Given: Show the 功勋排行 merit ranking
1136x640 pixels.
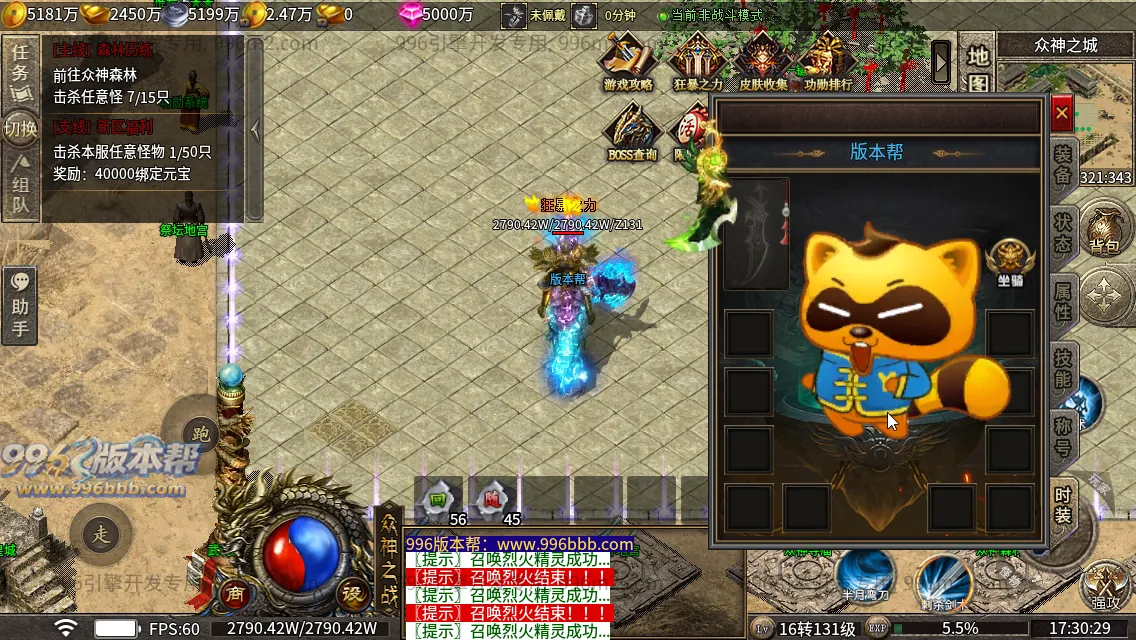Looking at the screenshot, I should click(x=828, y=62).
